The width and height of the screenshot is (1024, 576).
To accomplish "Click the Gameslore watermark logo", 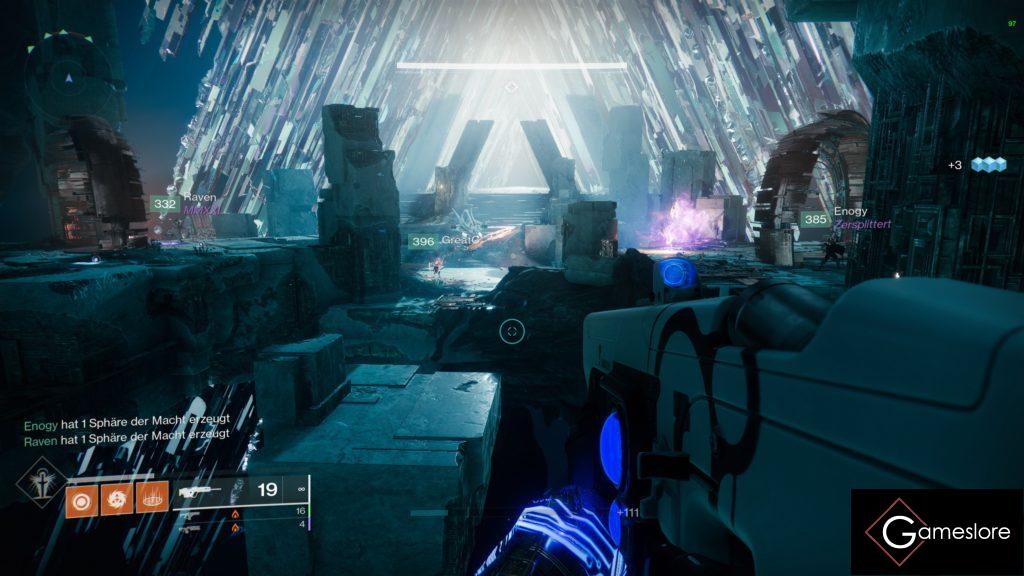I will [x=936, y=532].
